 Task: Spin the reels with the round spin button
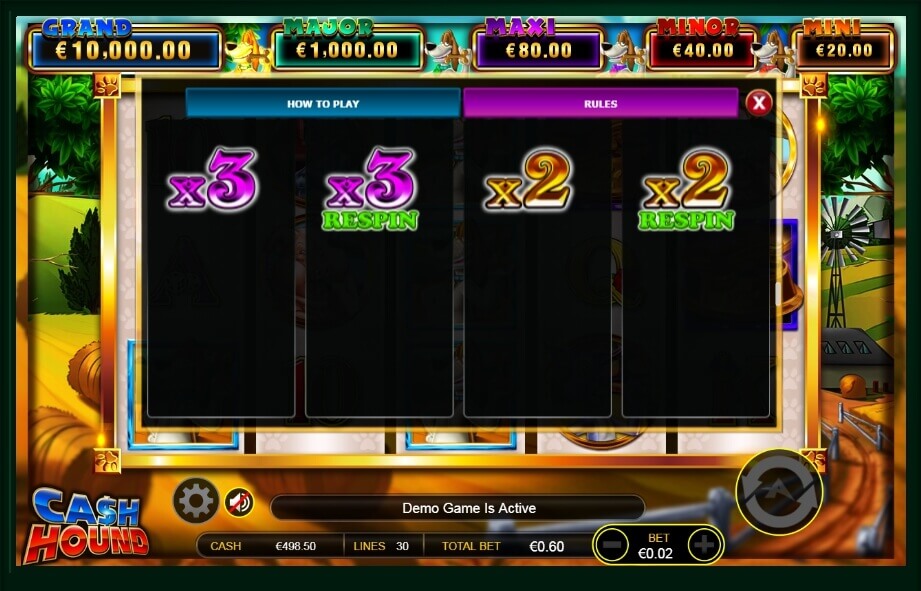click(779, 492)
